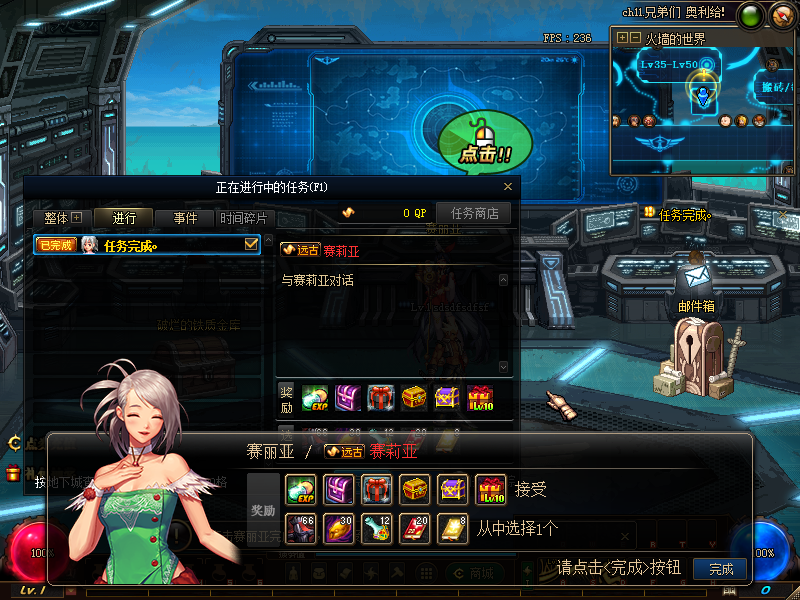Click the minimap zoom-out minus button
The height and width of the screenshot is (600, 800).
(635, 38)
